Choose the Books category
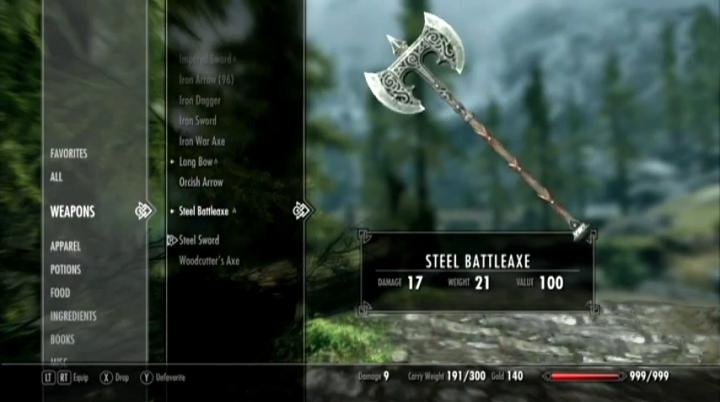The height and width of the screenshot is (402, 720). pos(62,340)
